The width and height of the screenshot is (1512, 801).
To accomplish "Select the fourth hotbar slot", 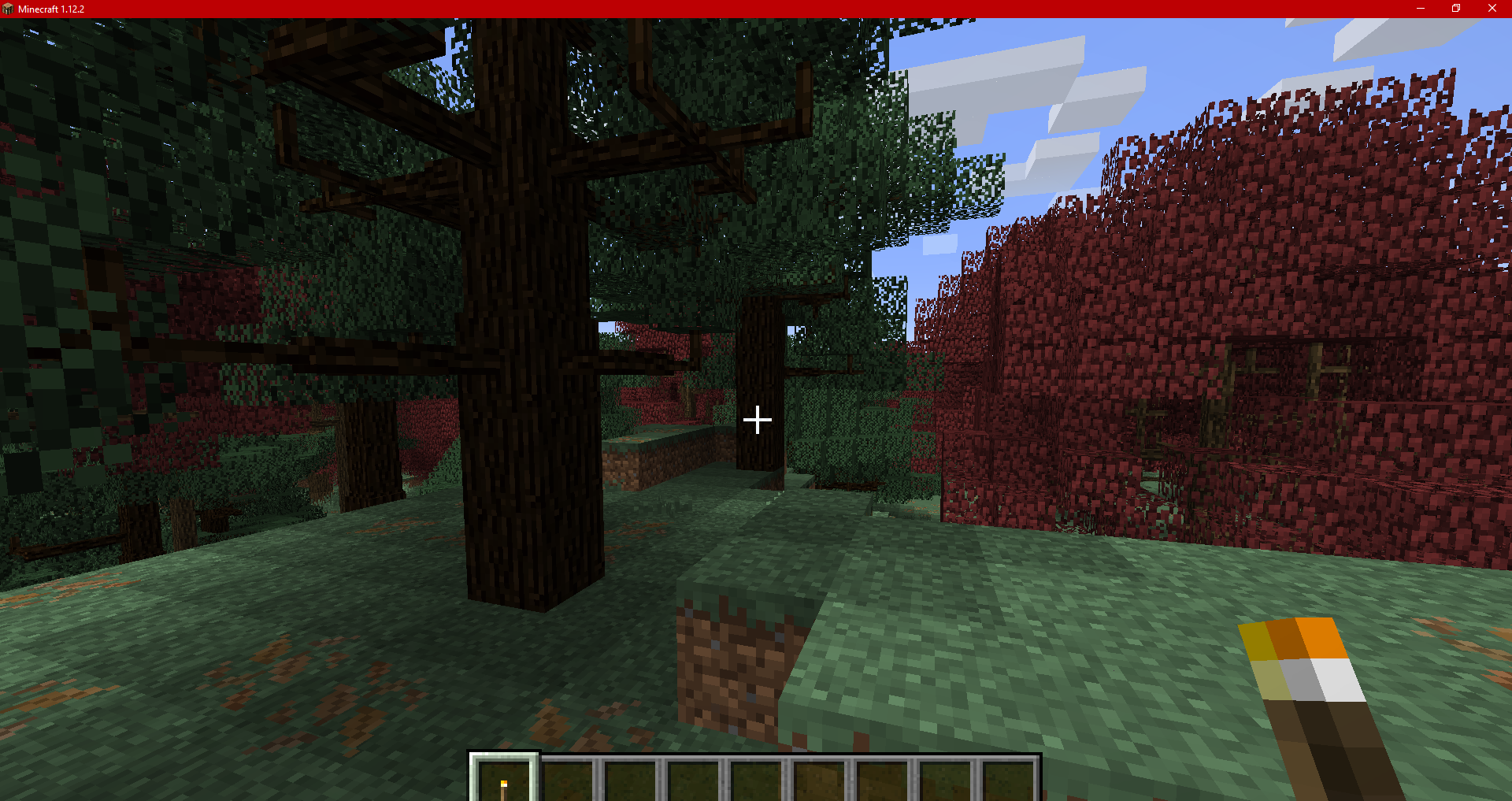I will pos(694,780).
